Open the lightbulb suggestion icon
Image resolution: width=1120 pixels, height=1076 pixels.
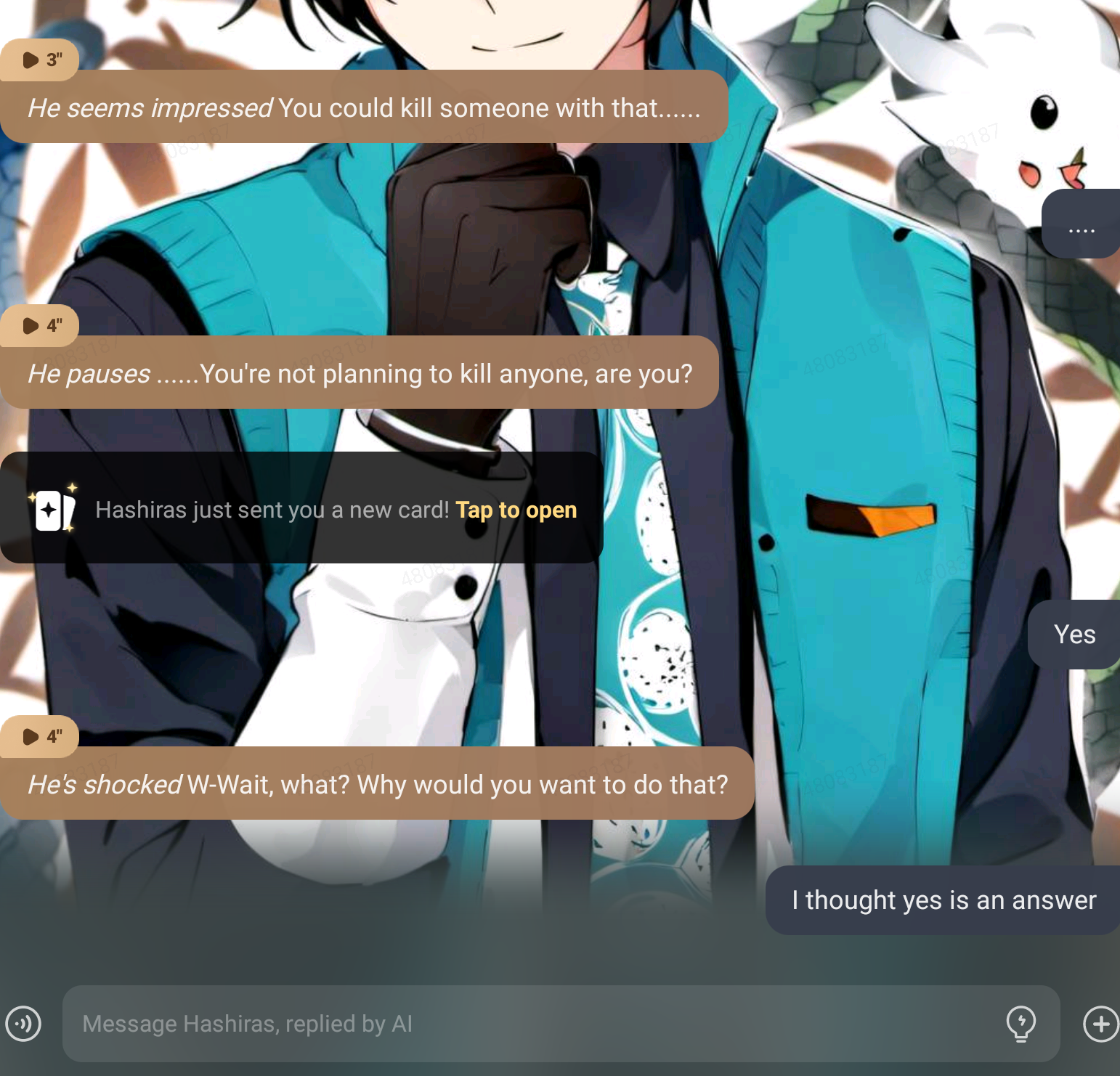coord(1020,1024)
